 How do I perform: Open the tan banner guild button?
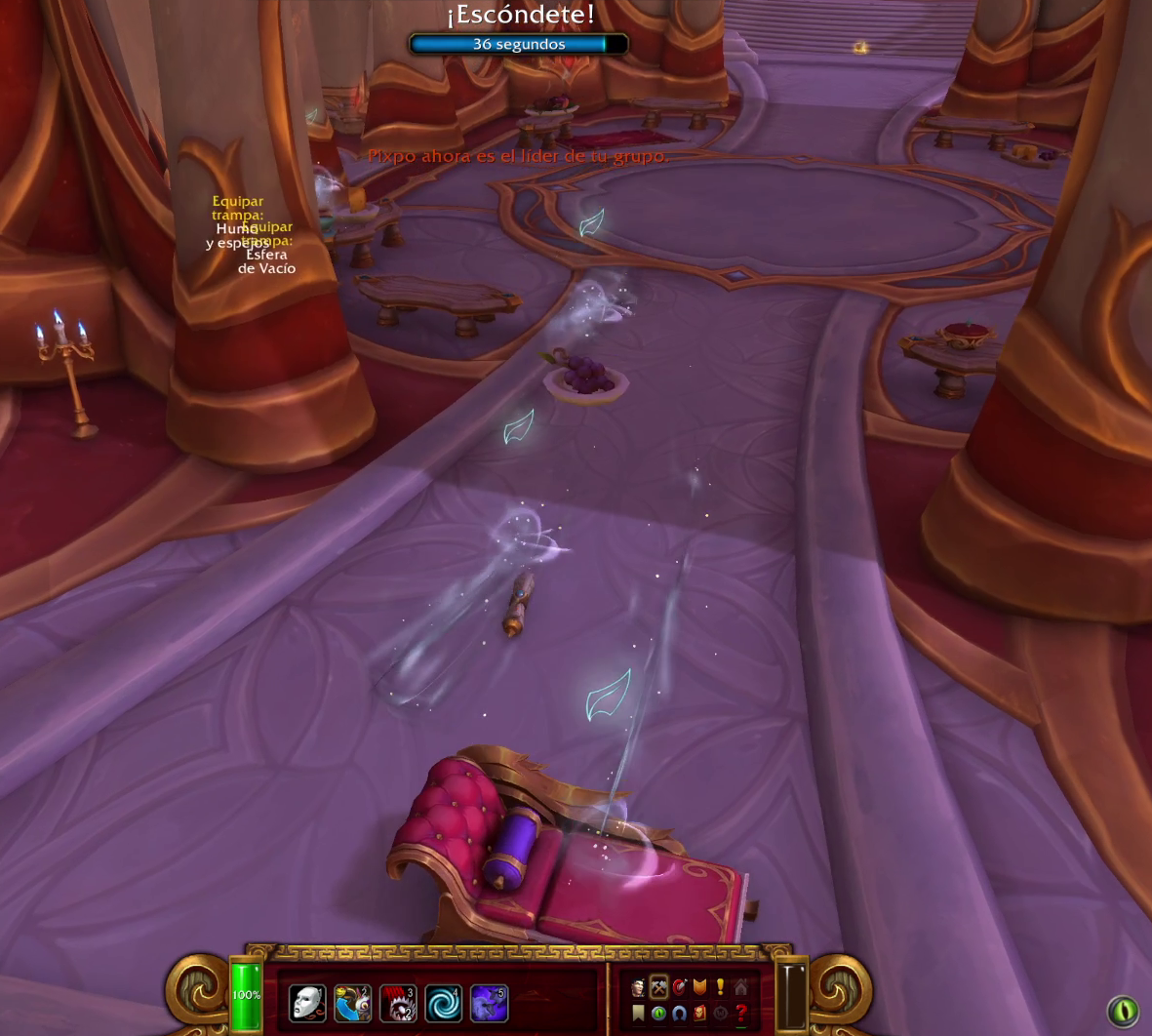click(638, 1014)
